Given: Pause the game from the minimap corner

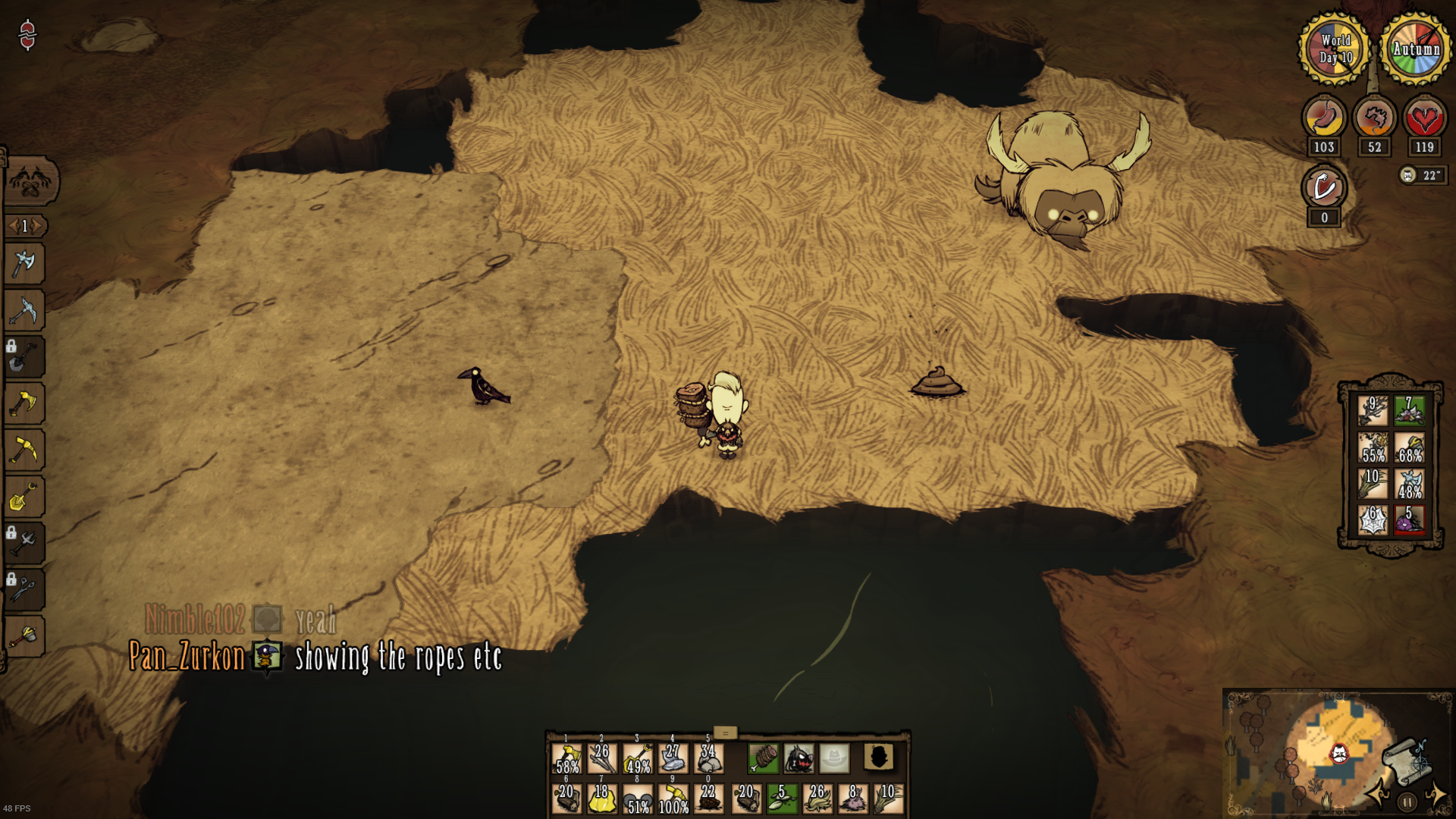Looking at the screenshot, I should (x=1407, y=802).
